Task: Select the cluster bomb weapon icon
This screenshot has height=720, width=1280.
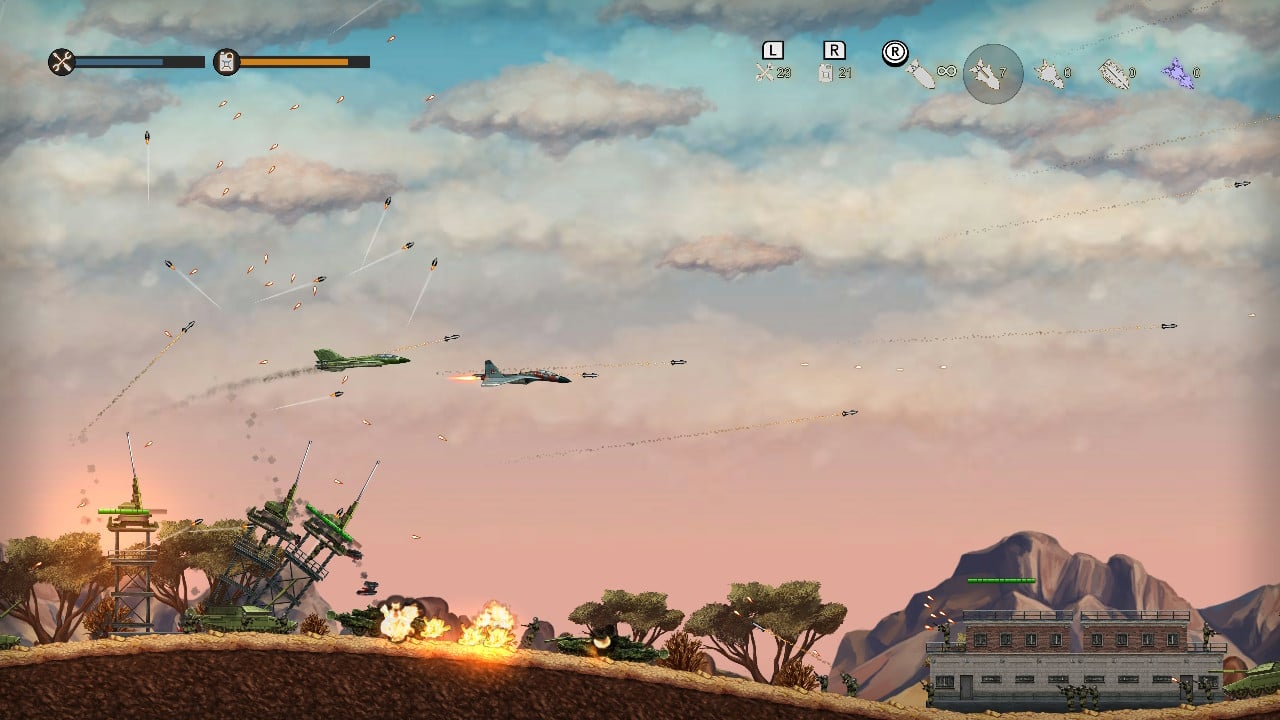Action: coord(1048,73)
